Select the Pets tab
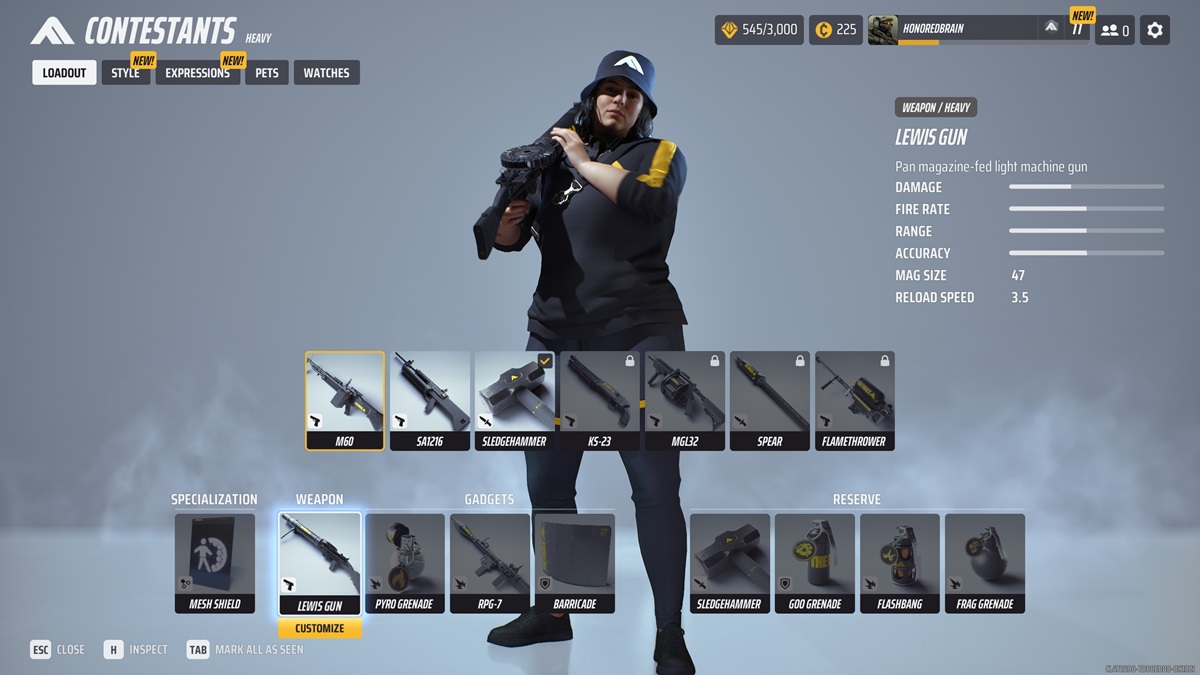The height and width of the screenshot is (675, 1200). (x=267, y=73)
